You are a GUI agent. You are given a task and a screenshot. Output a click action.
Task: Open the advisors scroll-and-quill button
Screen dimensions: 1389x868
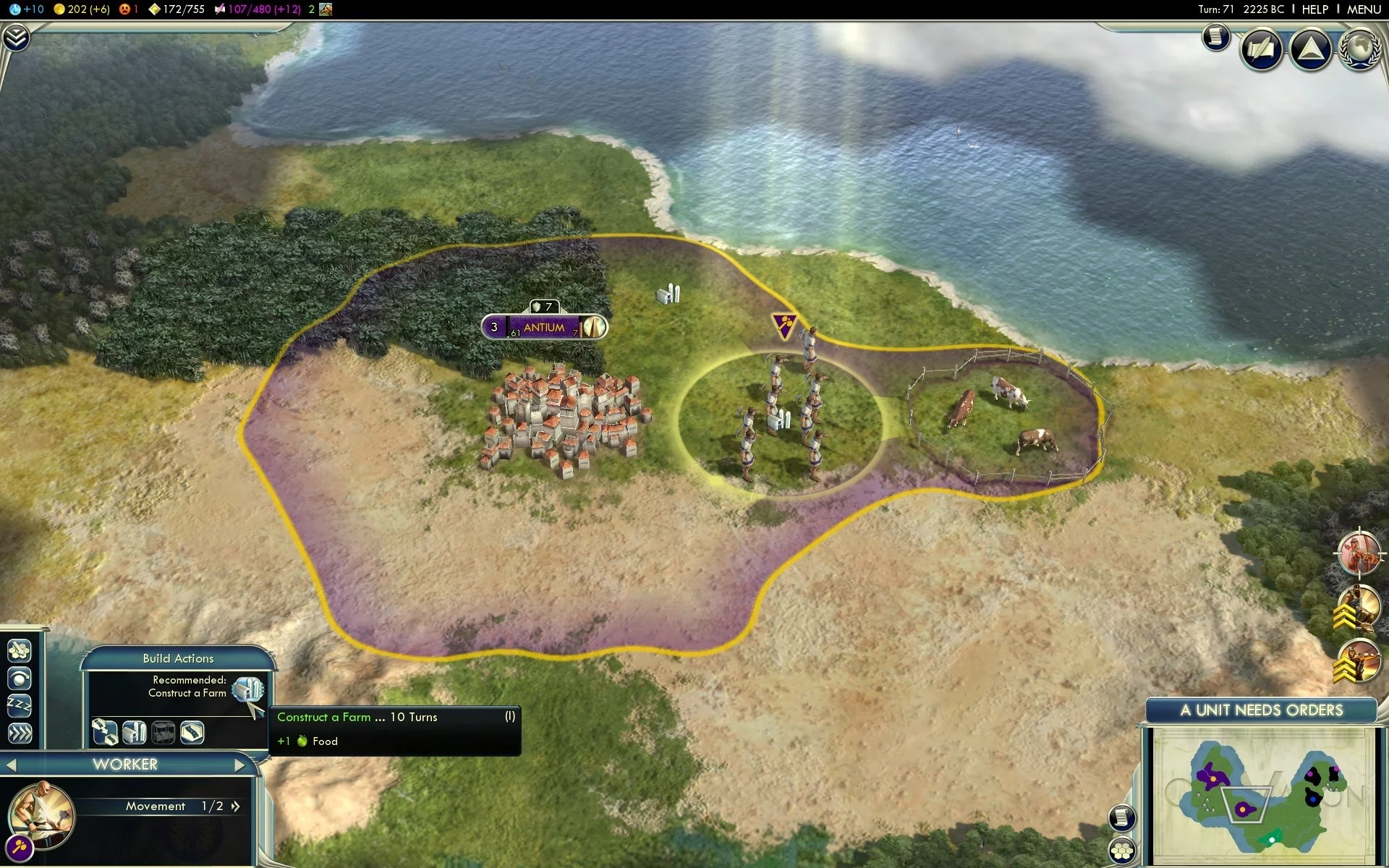point(1262,49)
